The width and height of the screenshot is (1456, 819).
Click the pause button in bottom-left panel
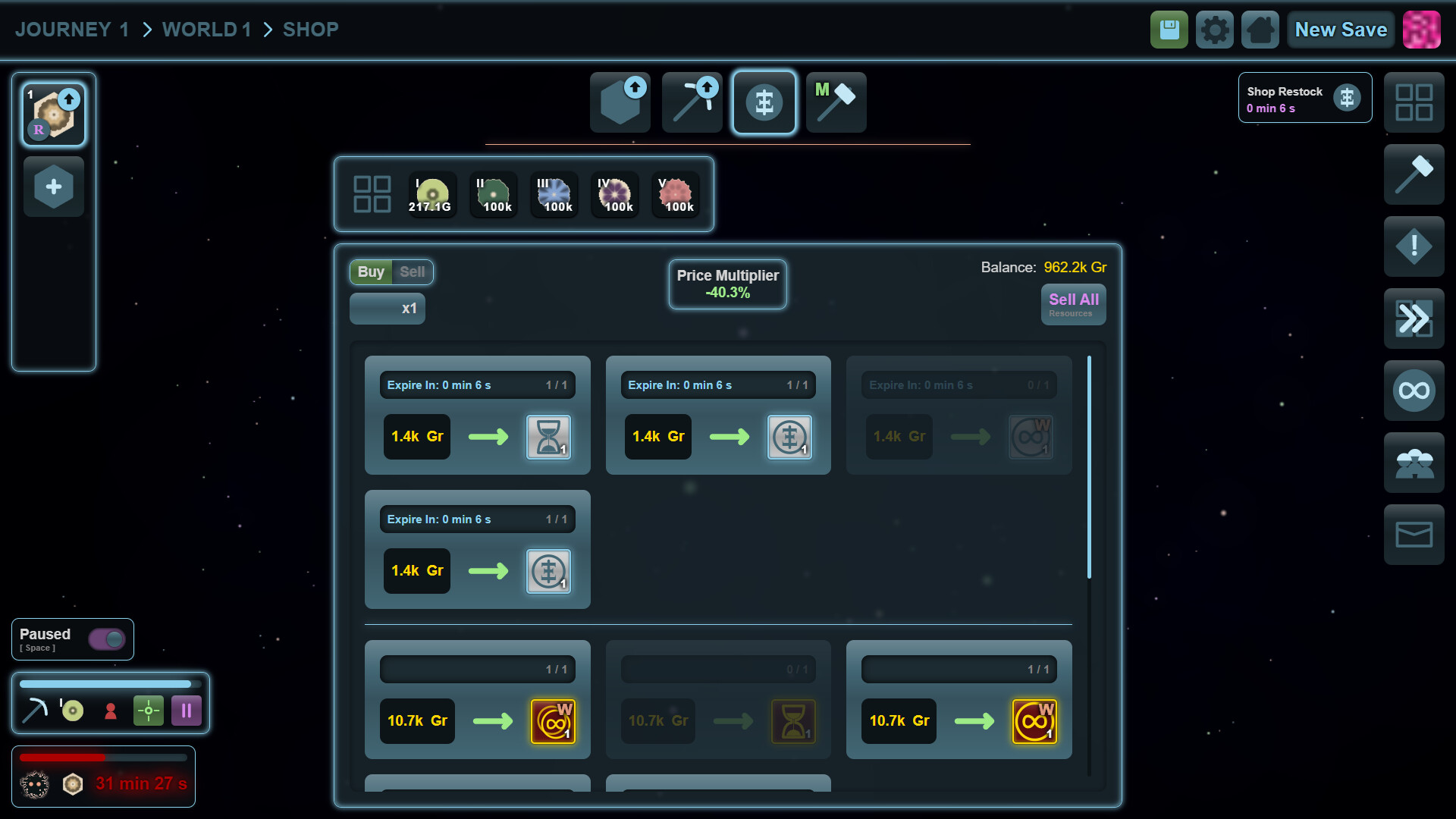[186, 711]
